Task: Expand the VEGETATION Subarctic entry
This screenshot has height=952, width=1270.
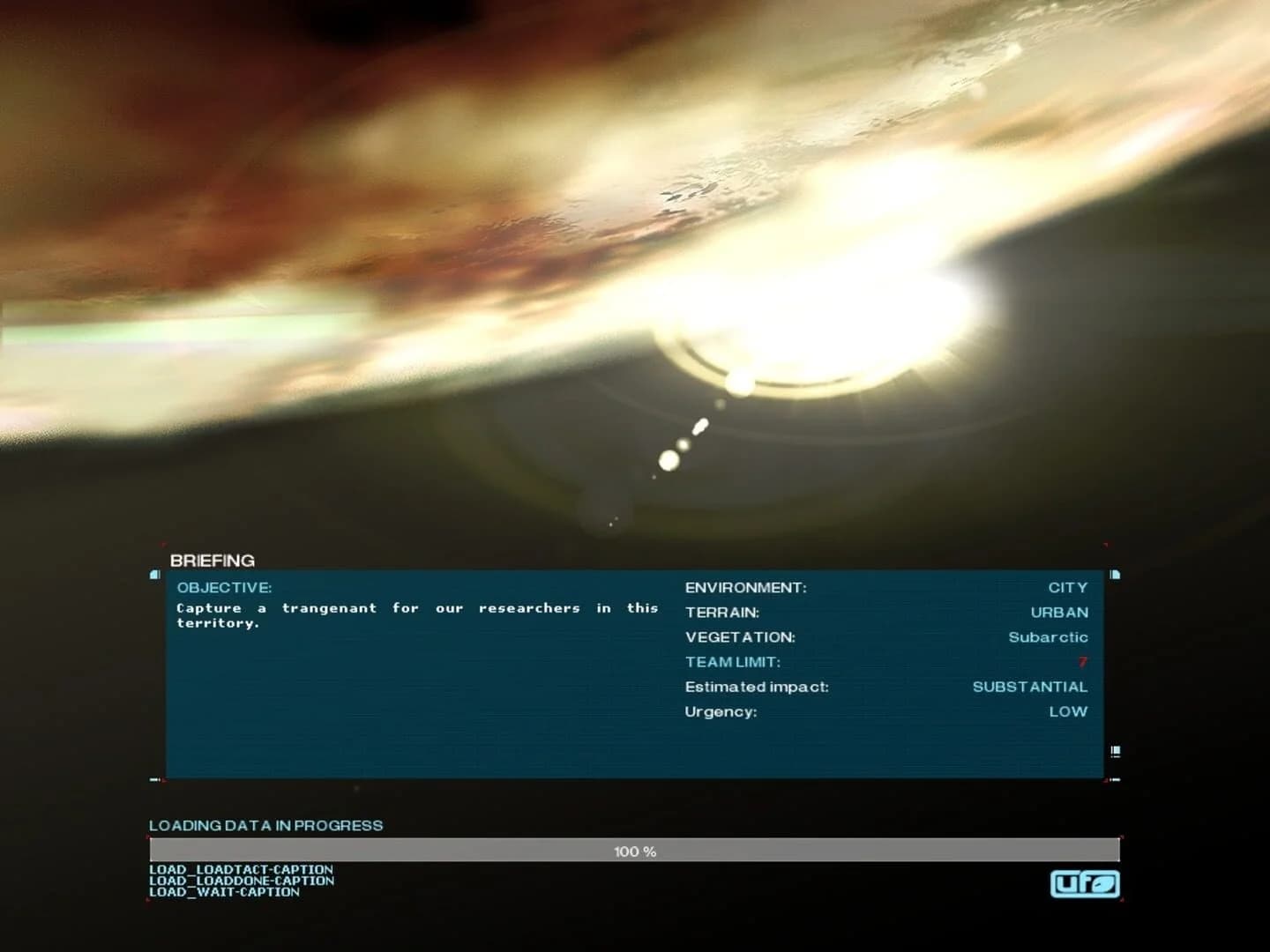Action: tap(1049, 637)
